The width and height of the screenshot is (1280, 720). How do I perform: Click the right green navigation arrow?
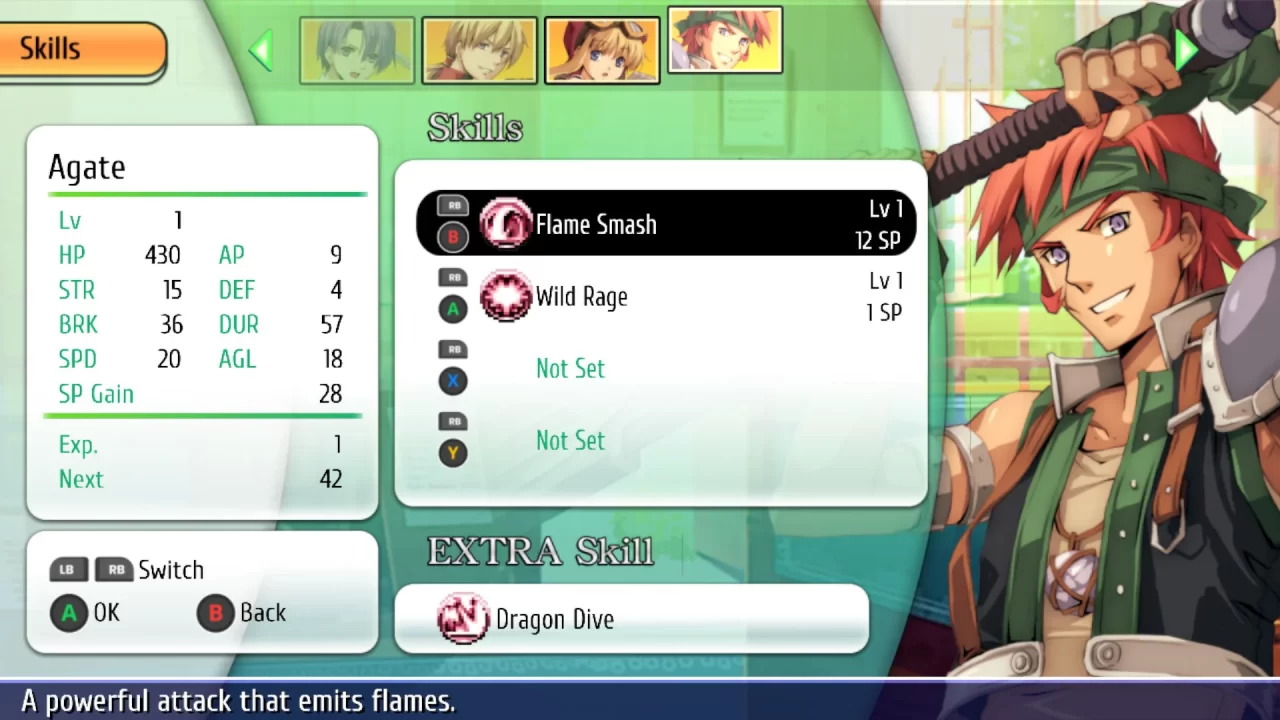click(1186, 50)
